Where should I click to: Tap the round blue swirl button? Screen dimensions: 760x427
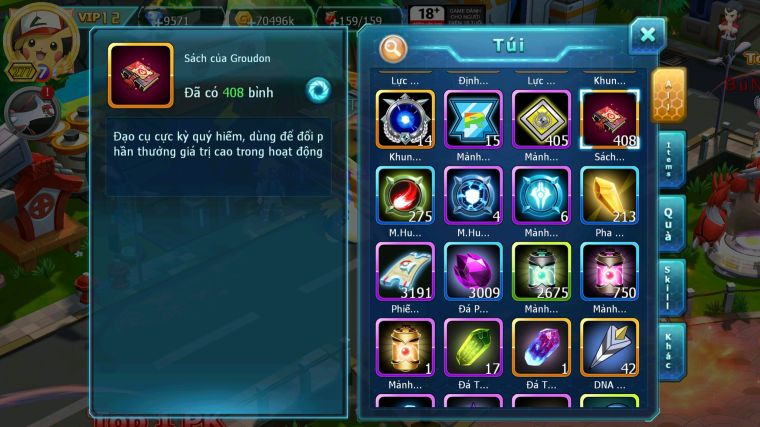tap(318, 89)
